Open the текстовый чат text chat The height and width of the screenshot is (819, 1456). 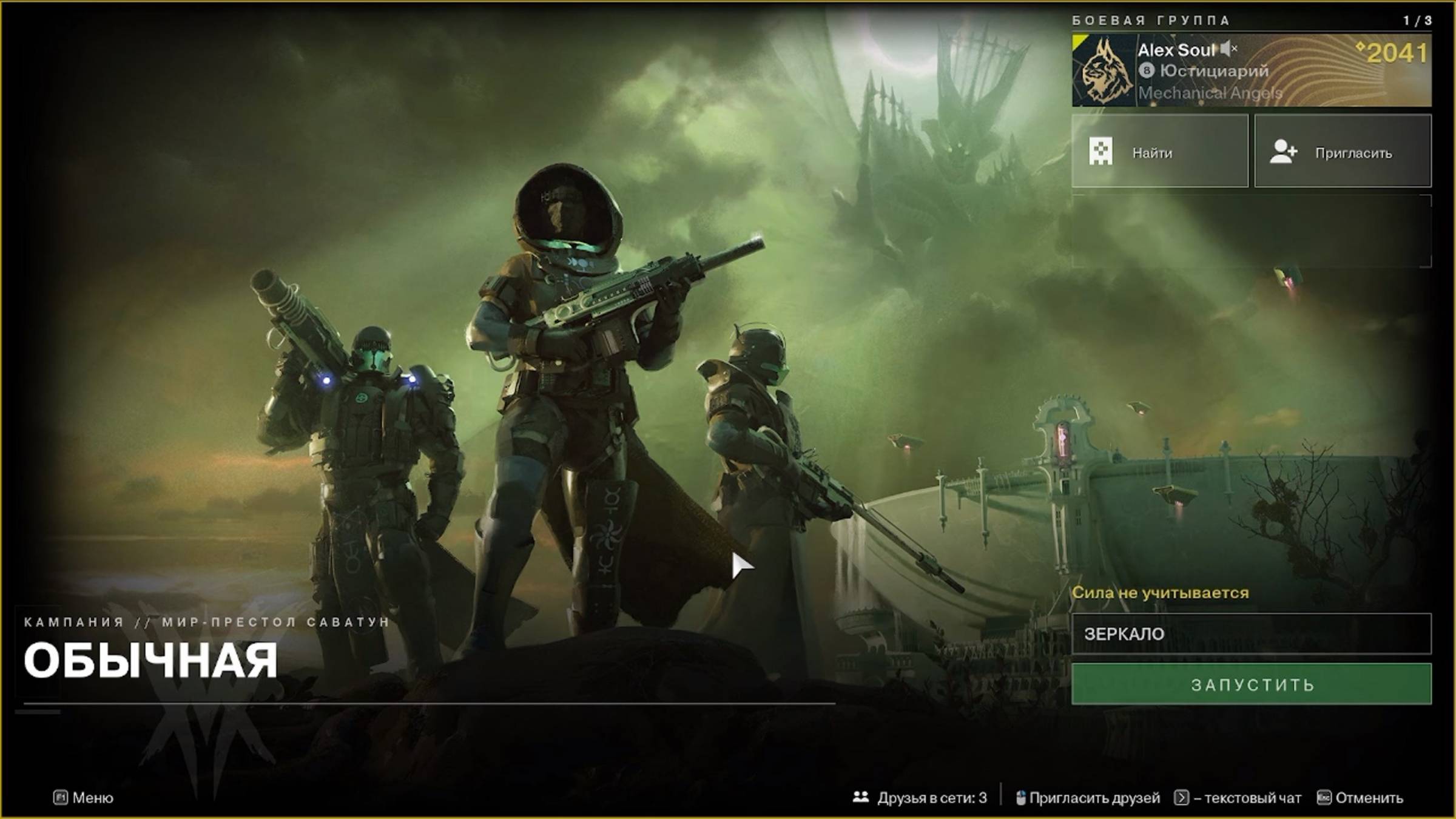pos(1238,798)
